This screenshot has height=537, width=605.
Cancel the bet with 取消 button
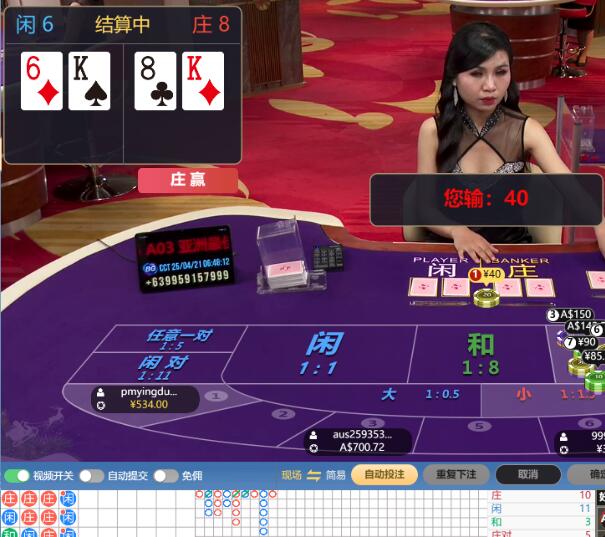[527, 474]
